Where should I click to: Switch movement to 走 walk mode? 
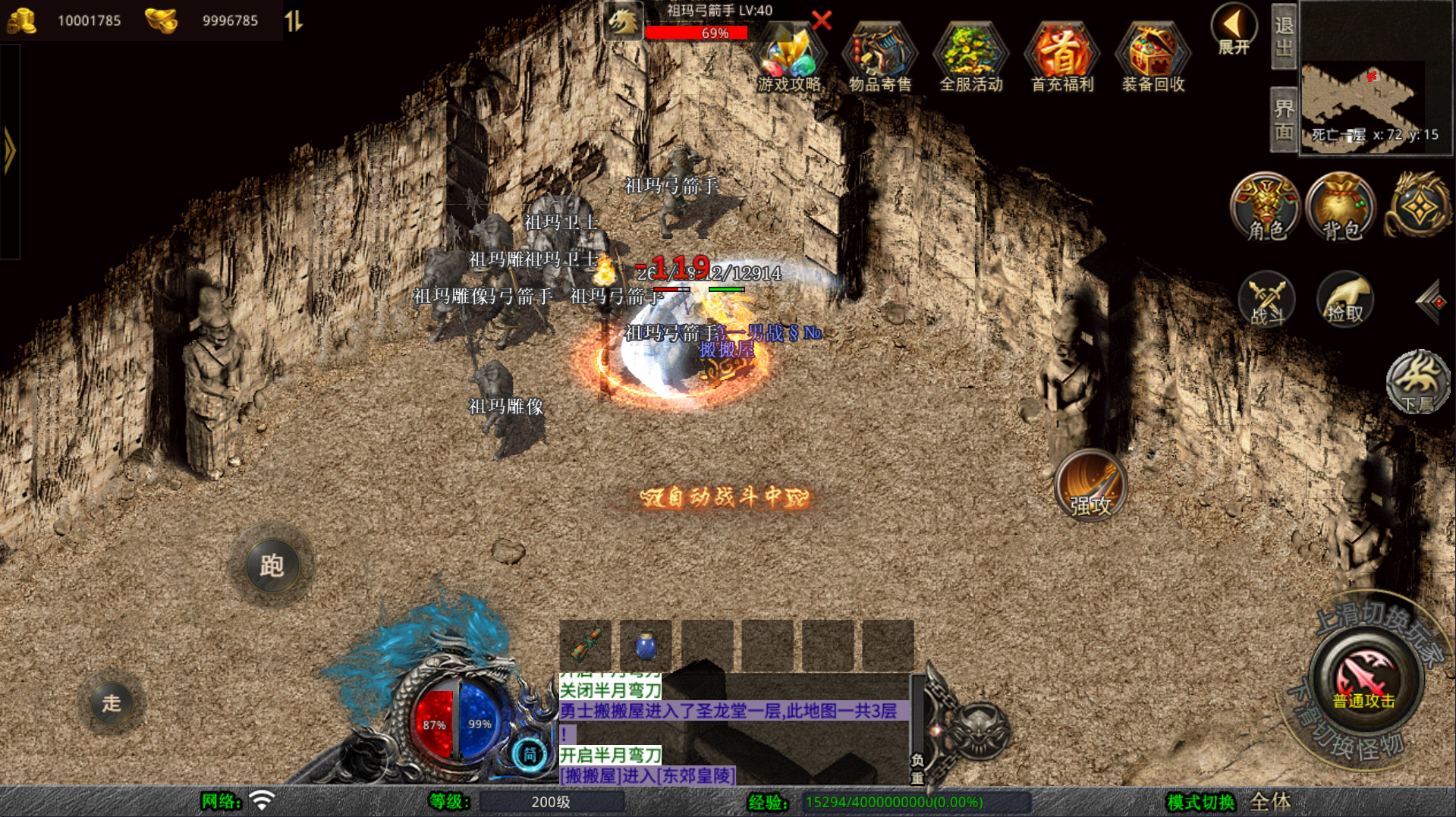coord(112,703)
